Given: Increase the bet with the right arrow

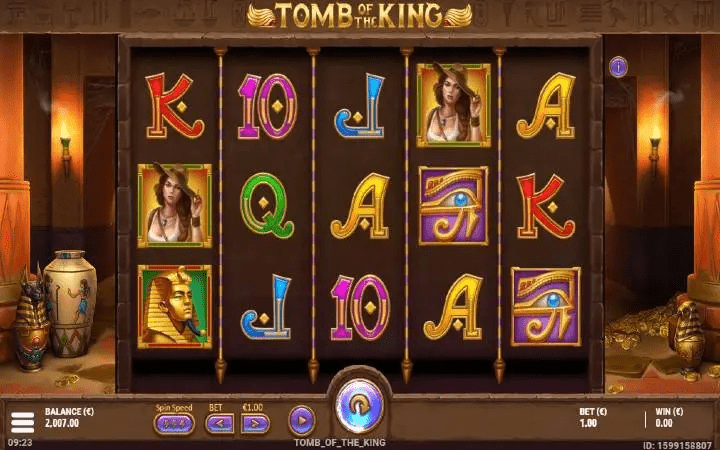Looking at the screenshot, I should 256,423.
